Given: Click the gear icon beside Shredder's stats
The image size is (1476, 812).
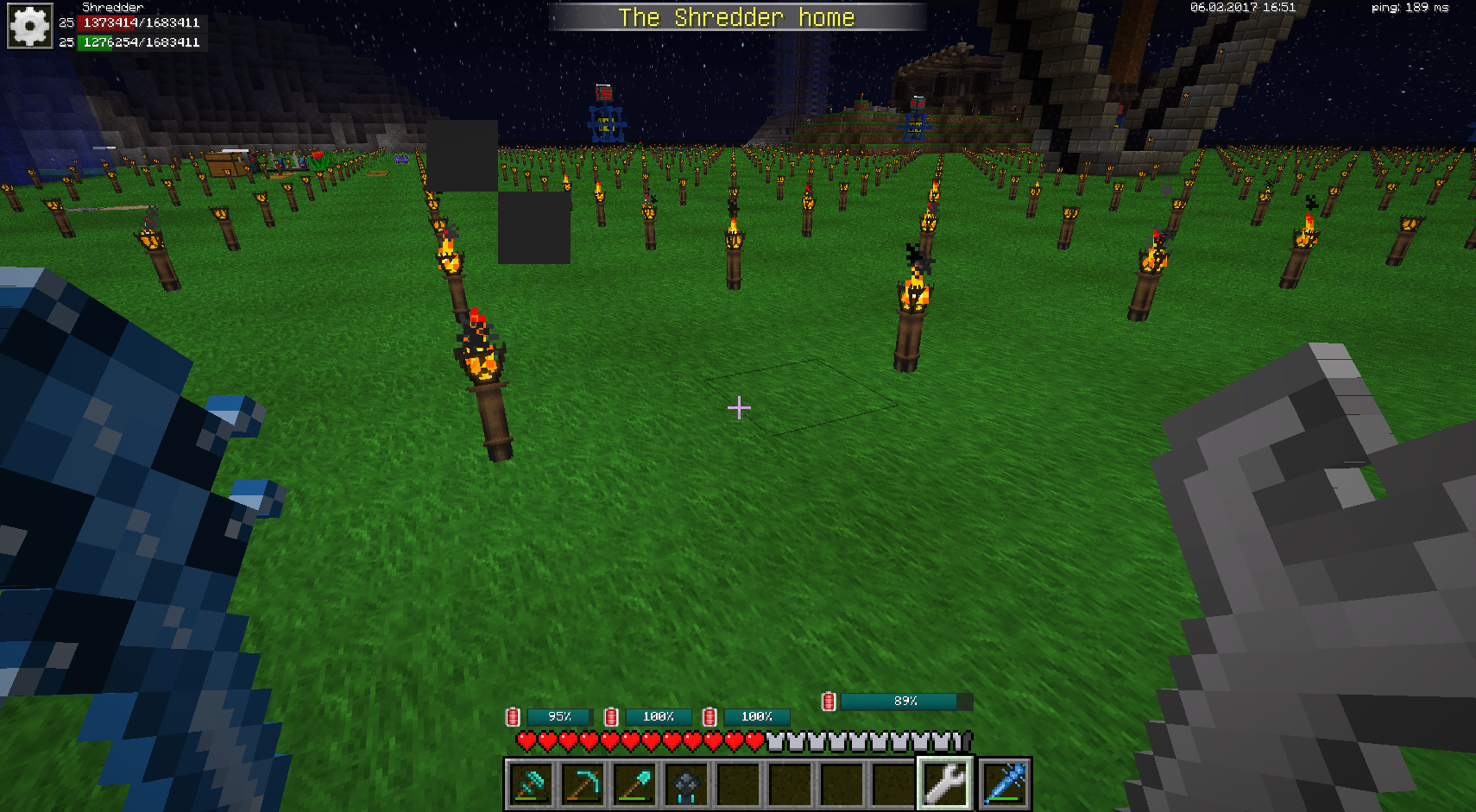Looking at the screenshot, I should [29, 27].
